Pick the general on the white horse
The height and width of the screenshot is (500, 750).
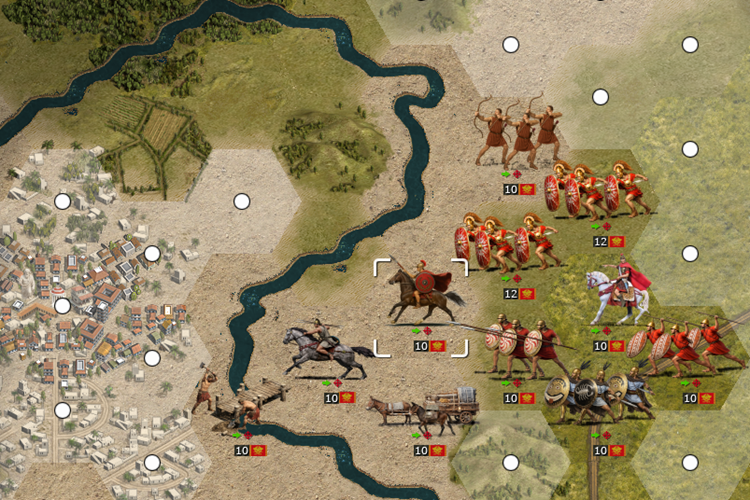(619, 293)
